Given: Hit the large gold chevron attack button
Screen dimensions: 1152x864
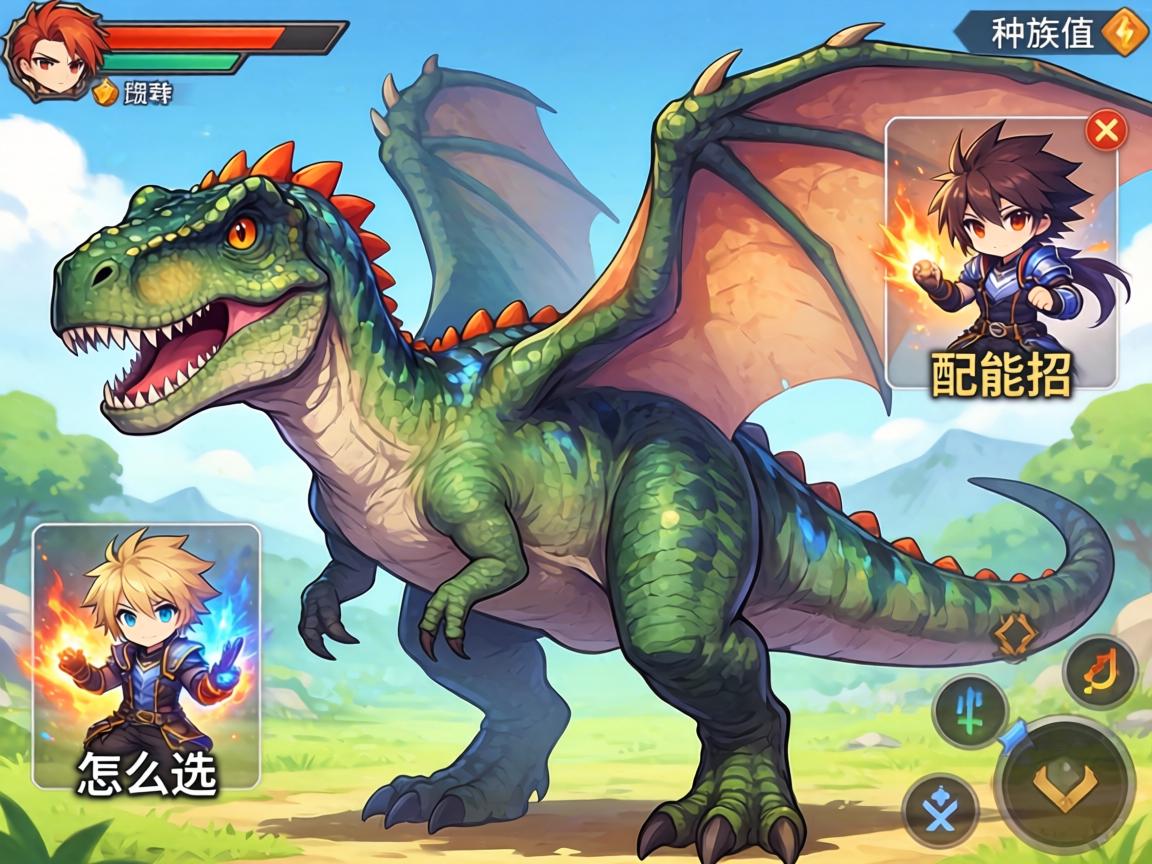Looking at the screenshot, I should [1064, 783].
